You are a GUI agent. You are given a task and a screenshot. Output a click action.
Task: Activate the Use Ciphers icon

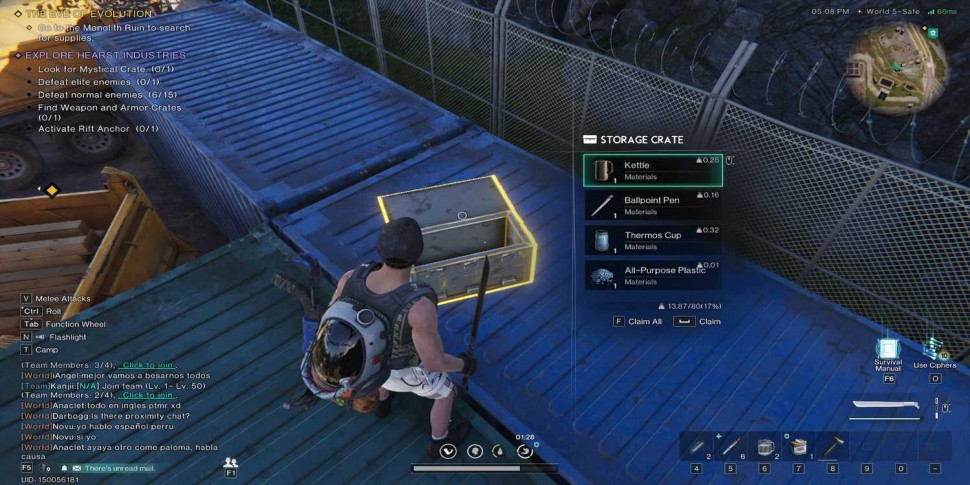coord(934,349)
